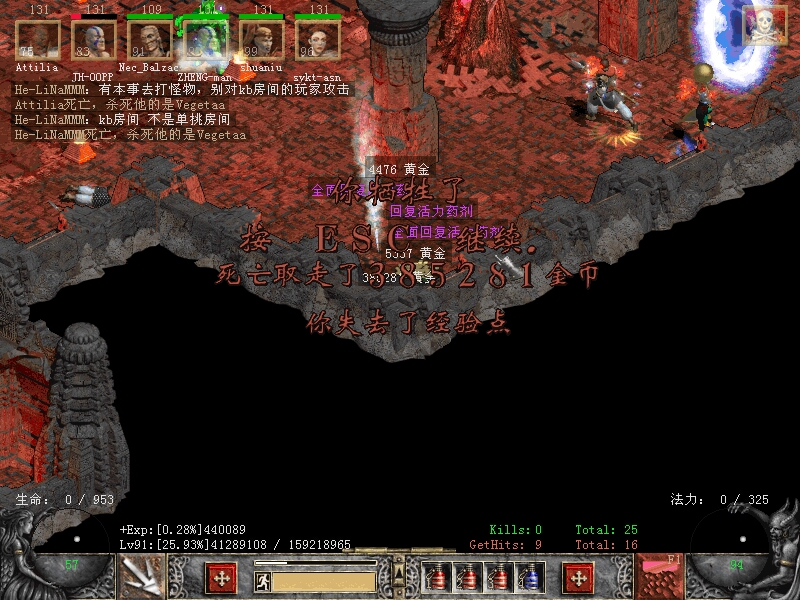Image resolution: width=800 pixels, height=600 pixels.
Task: Open new stat points via left red cross button
Action: (221, 578)
